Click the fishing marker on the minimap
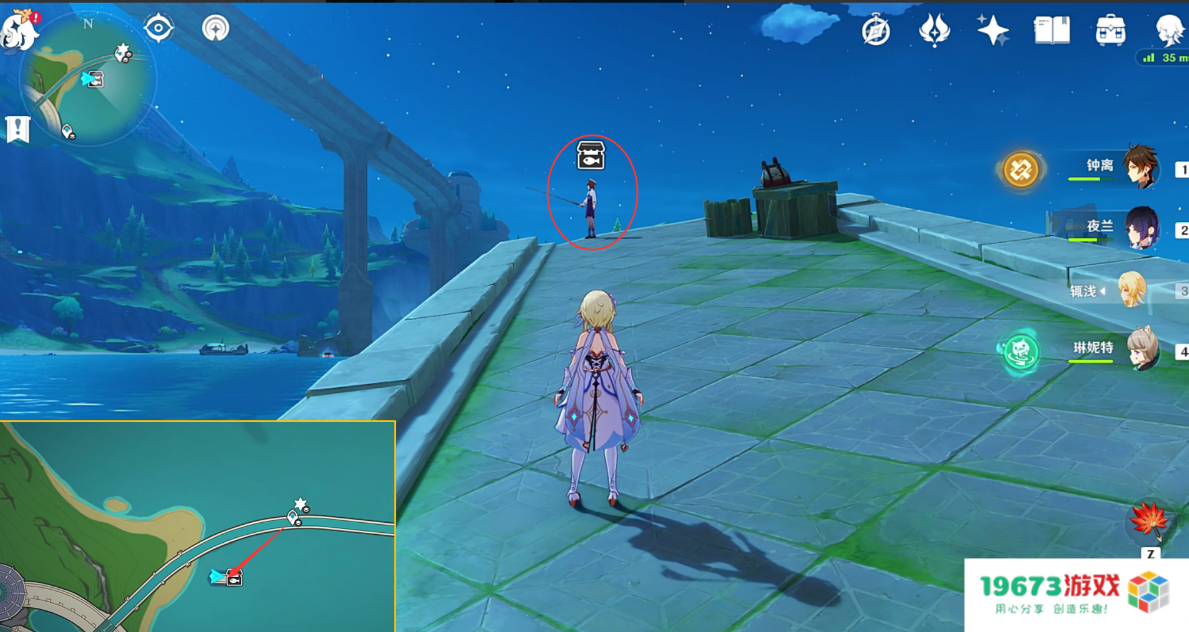 [95, 78]
